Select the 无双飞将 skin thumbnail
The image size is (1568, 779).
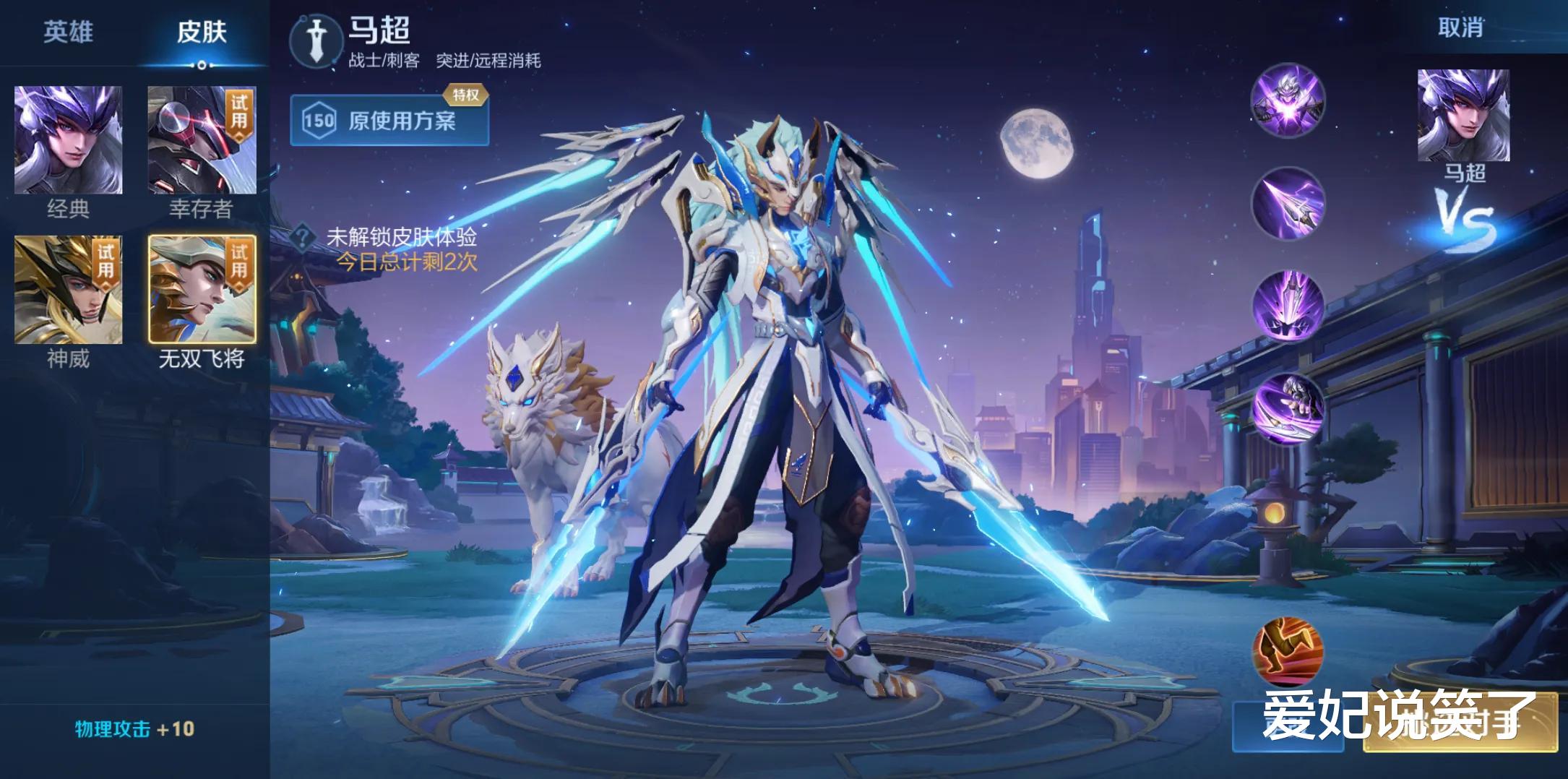[202, 289]
